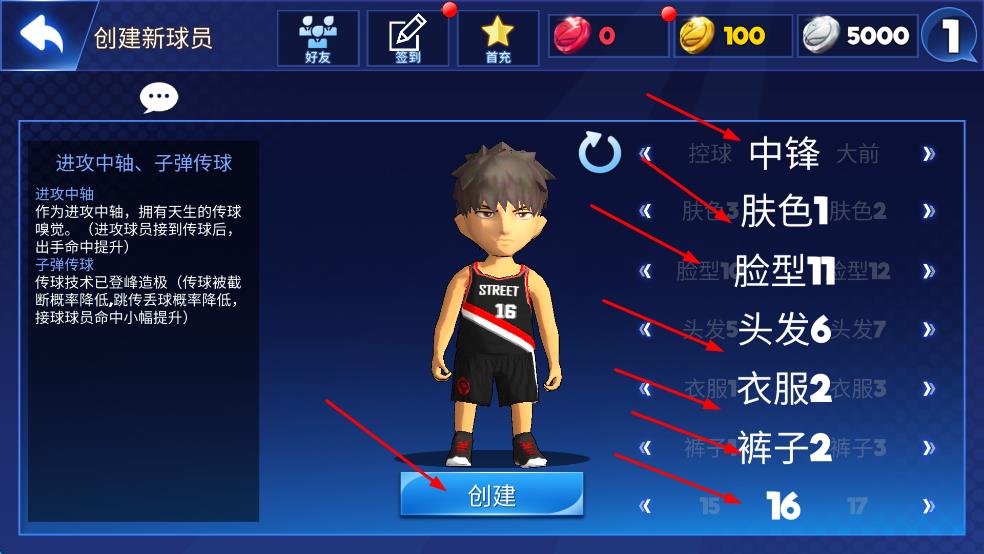Open the chat speech bubble
The height and width of the screenshot is (554, 984).
[x=159, y=97]
